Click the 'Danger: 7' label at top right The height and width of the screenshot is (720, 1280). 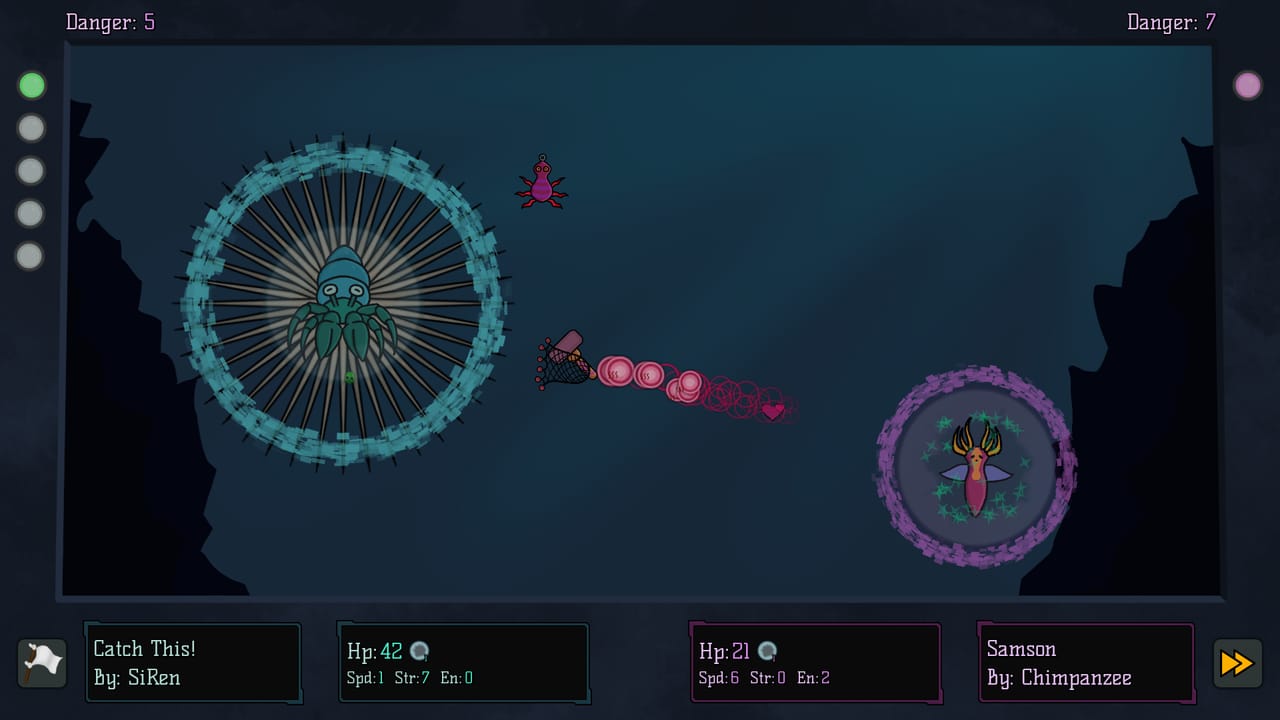pos(1170,22)
